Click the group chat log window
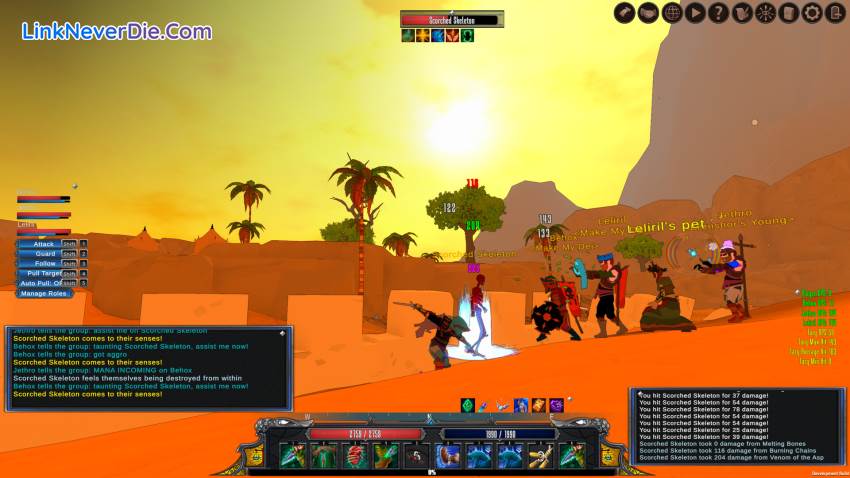 149,367
